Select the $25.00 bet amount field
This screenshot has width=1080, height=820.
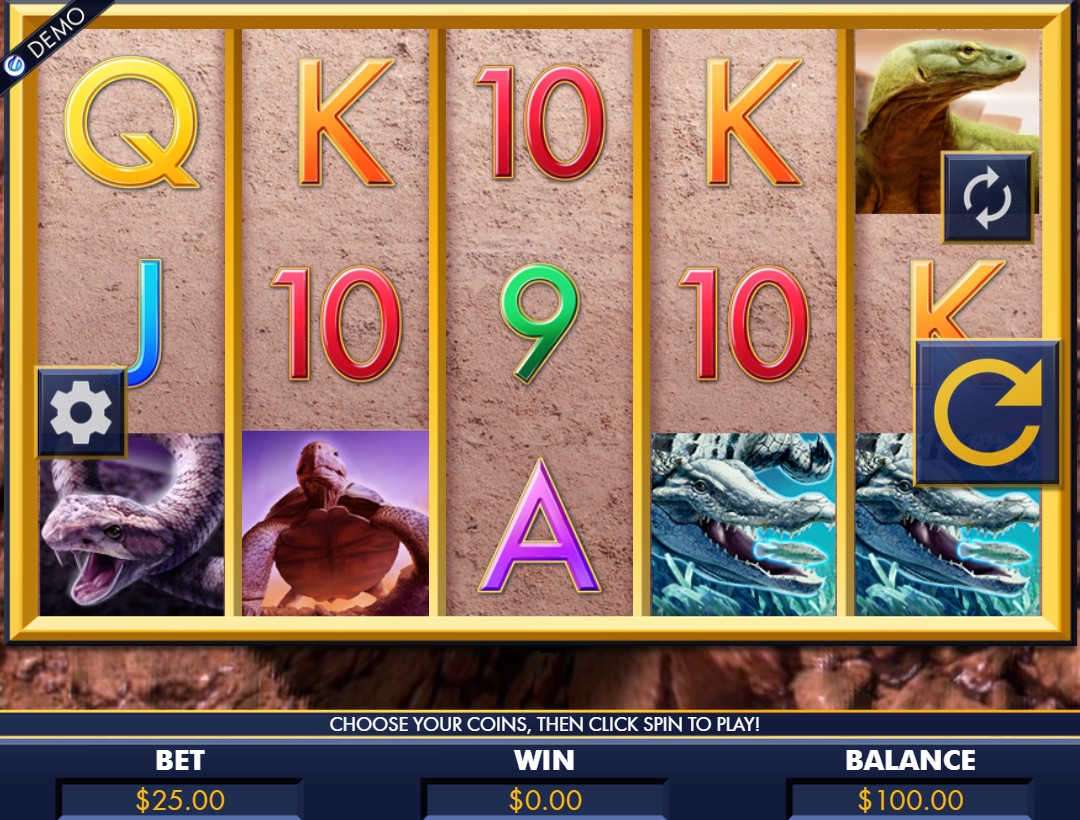point(180,800)
